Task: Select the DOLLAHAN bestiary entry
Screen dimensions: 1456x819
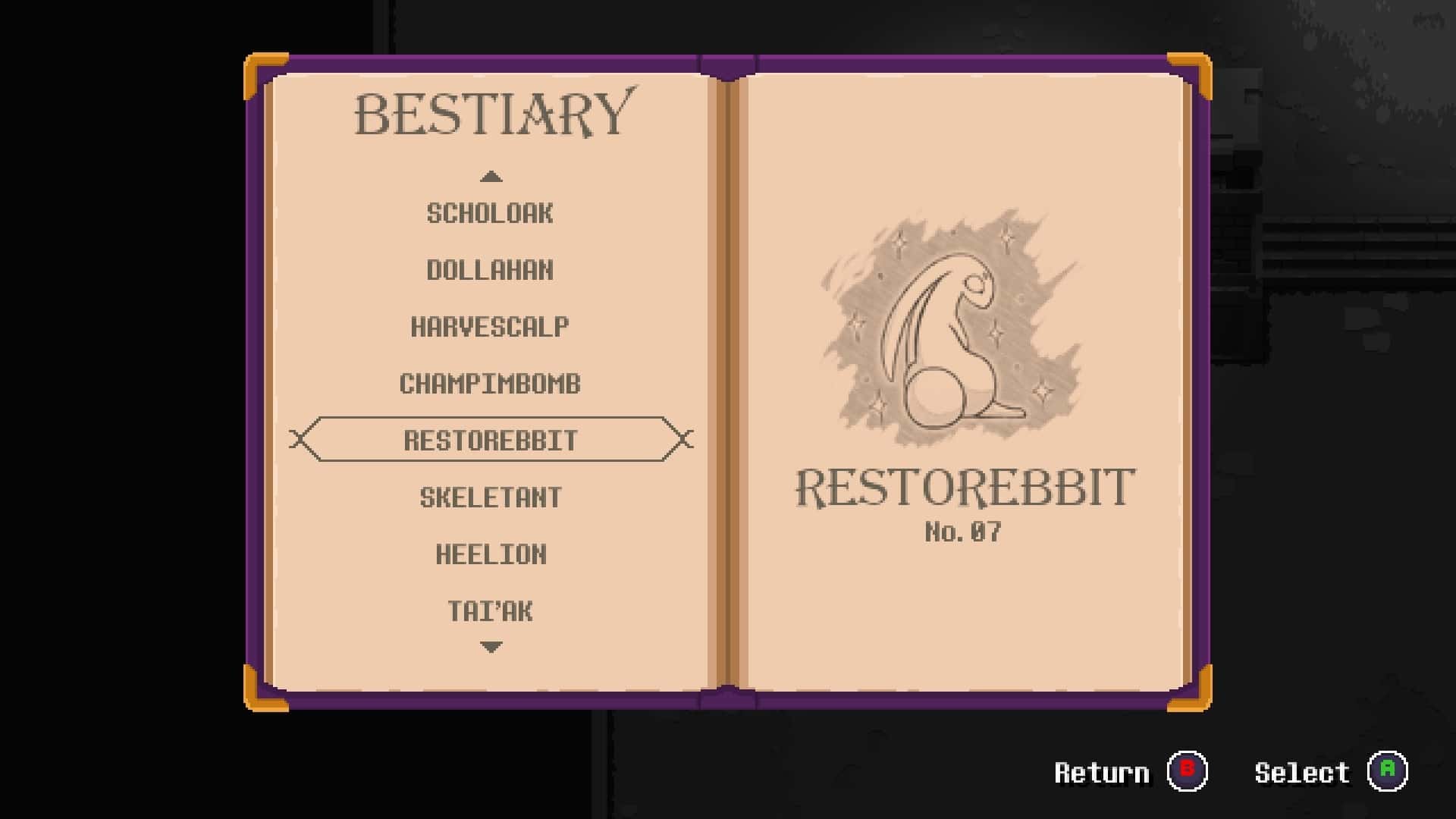Action: tap(491, 270)
